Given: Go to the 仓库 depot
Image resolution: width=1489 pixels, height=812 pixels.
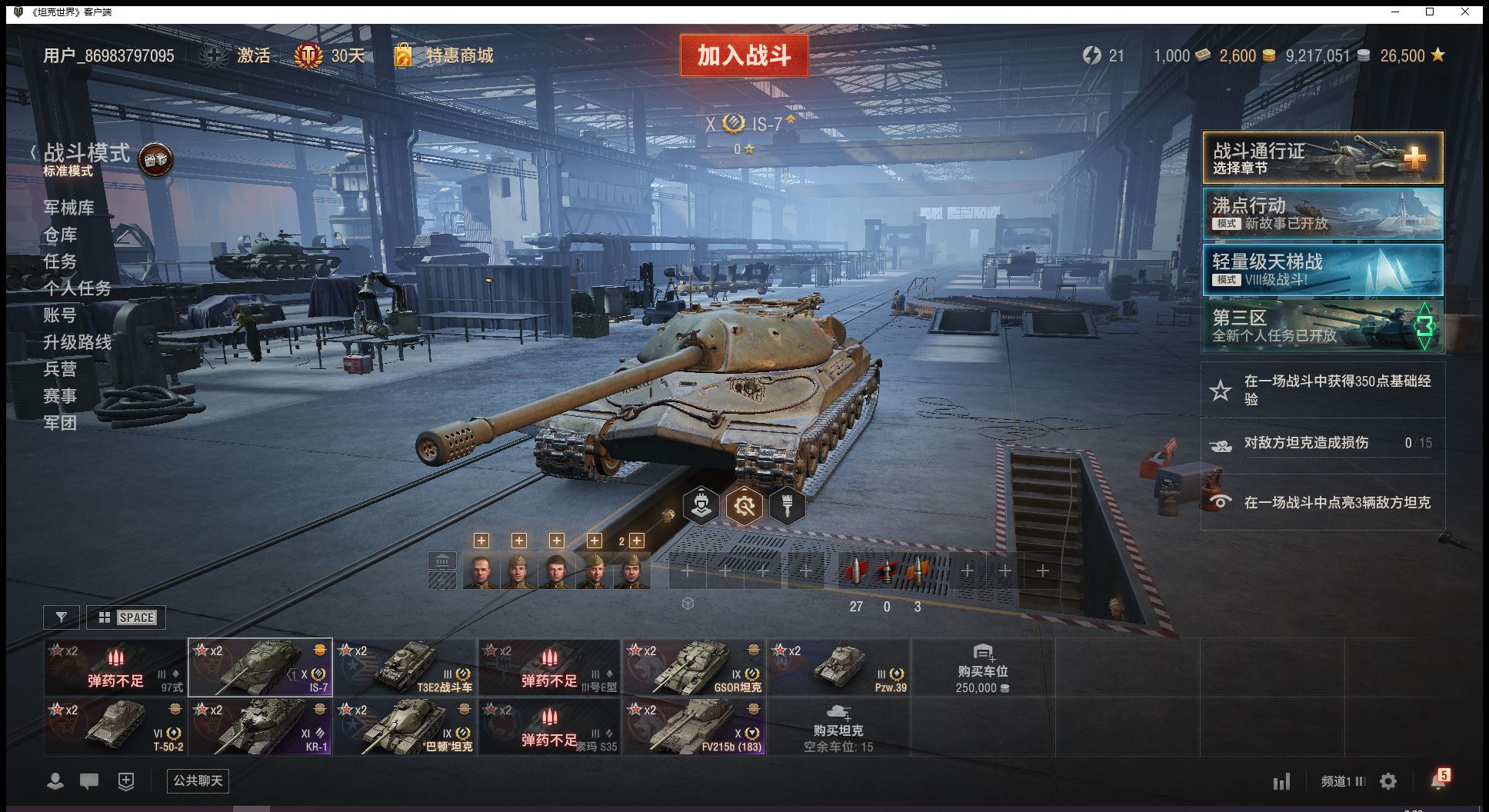Looking at the screenshot, I should click(60, 235).
